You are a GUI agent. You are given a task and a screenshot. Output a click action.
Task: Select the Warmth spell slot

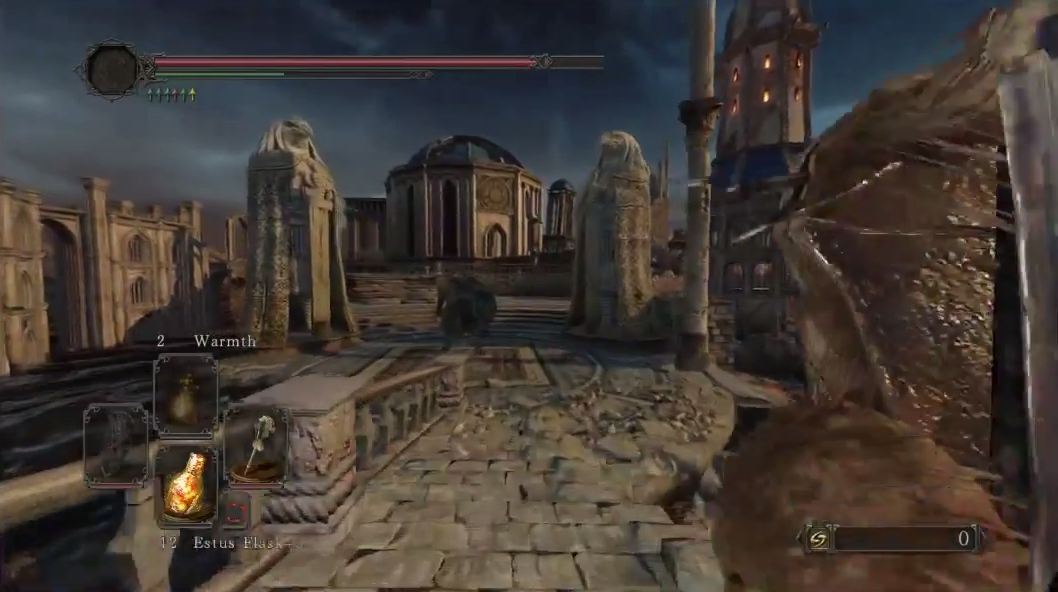pyautogui.click(x=185, y=395)
